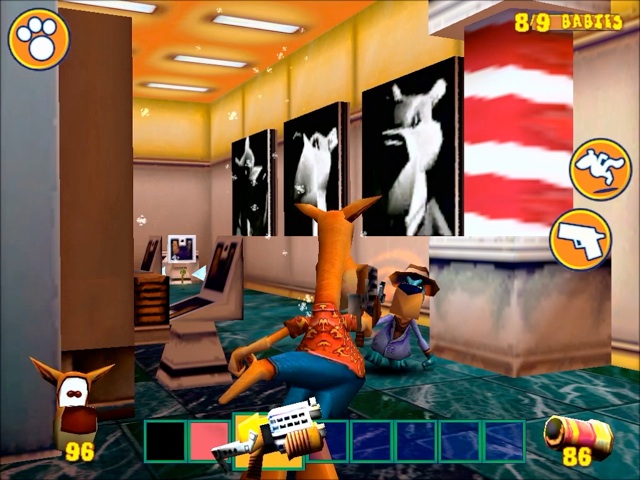Viewport: 640px width, 480px height.
Task: Activate the running figure action button
Action: [x=600, y=169]
